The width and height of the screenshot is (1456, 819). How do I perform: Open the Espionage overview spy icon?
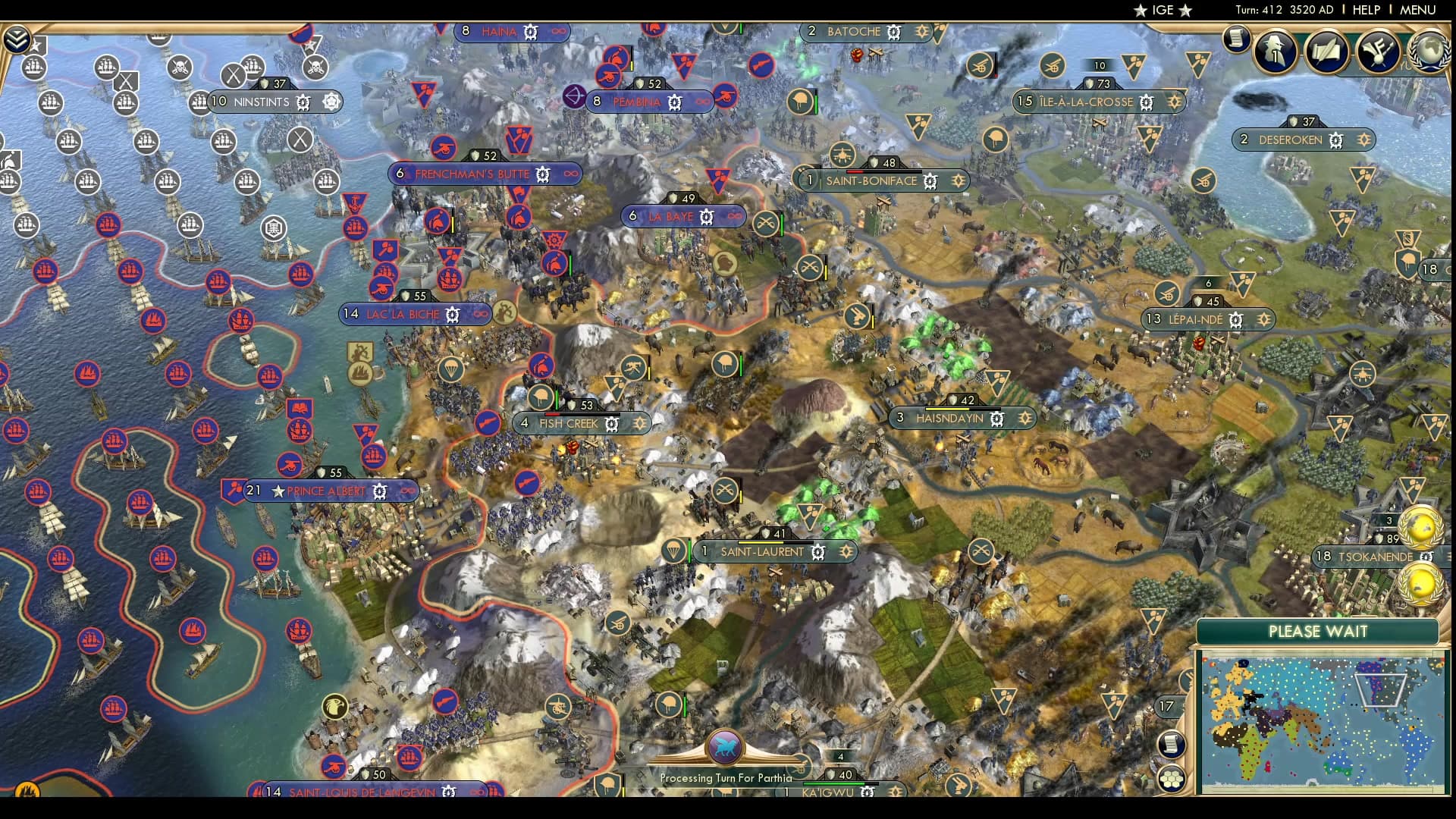[1274, 52]
